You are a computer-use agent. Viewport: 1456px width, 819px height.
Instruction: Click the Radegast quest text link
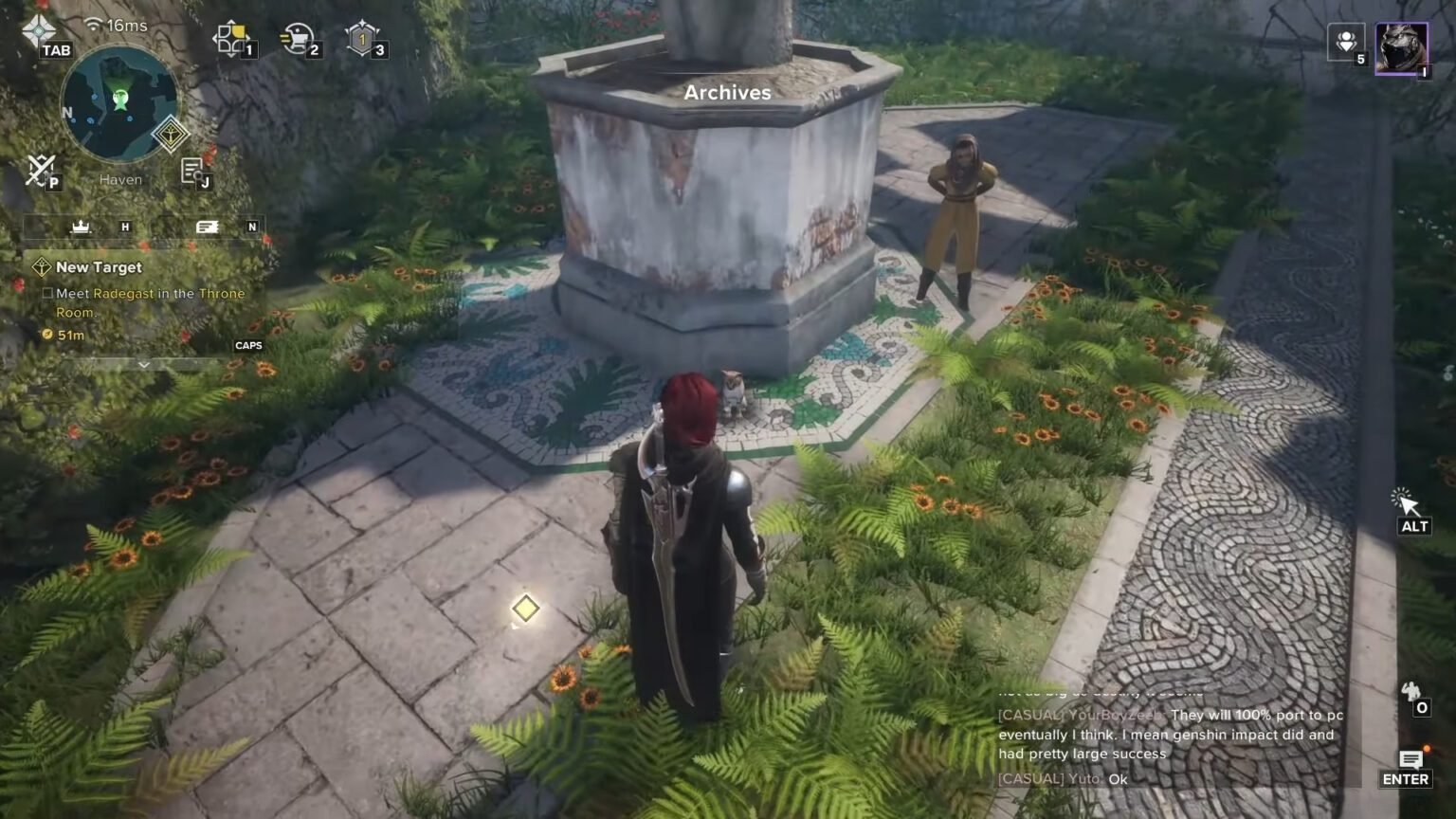[x=123, y=294]
